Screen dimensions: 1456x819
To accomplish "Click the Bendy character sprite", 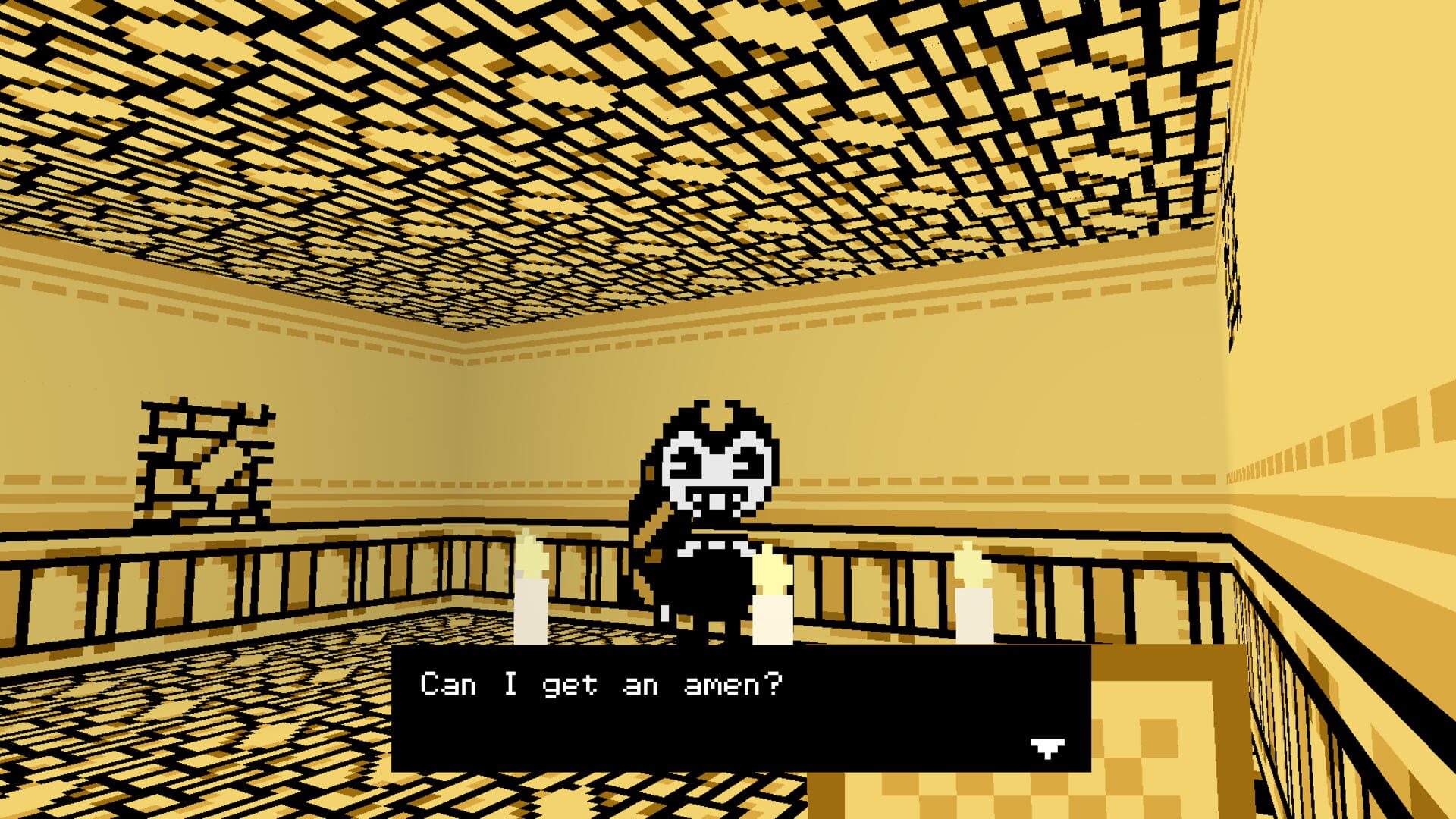I will point(705,523).
